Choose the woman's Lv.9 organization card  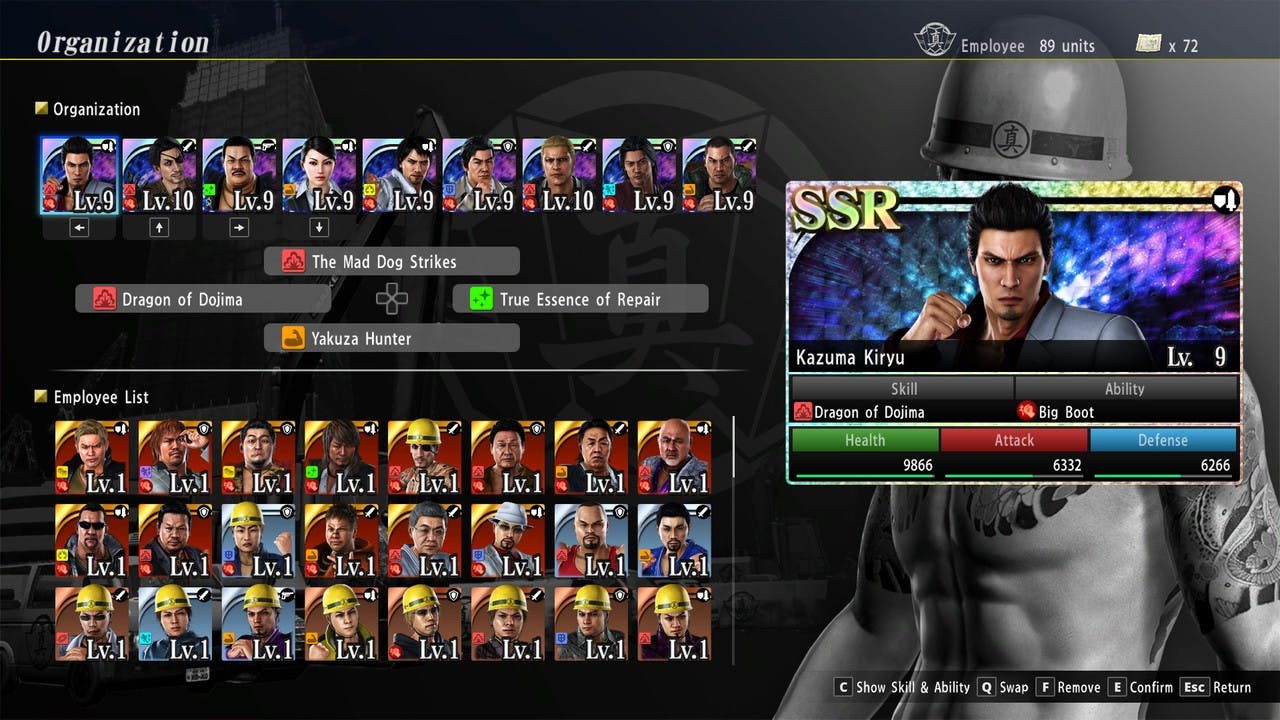tap(319, 175)
